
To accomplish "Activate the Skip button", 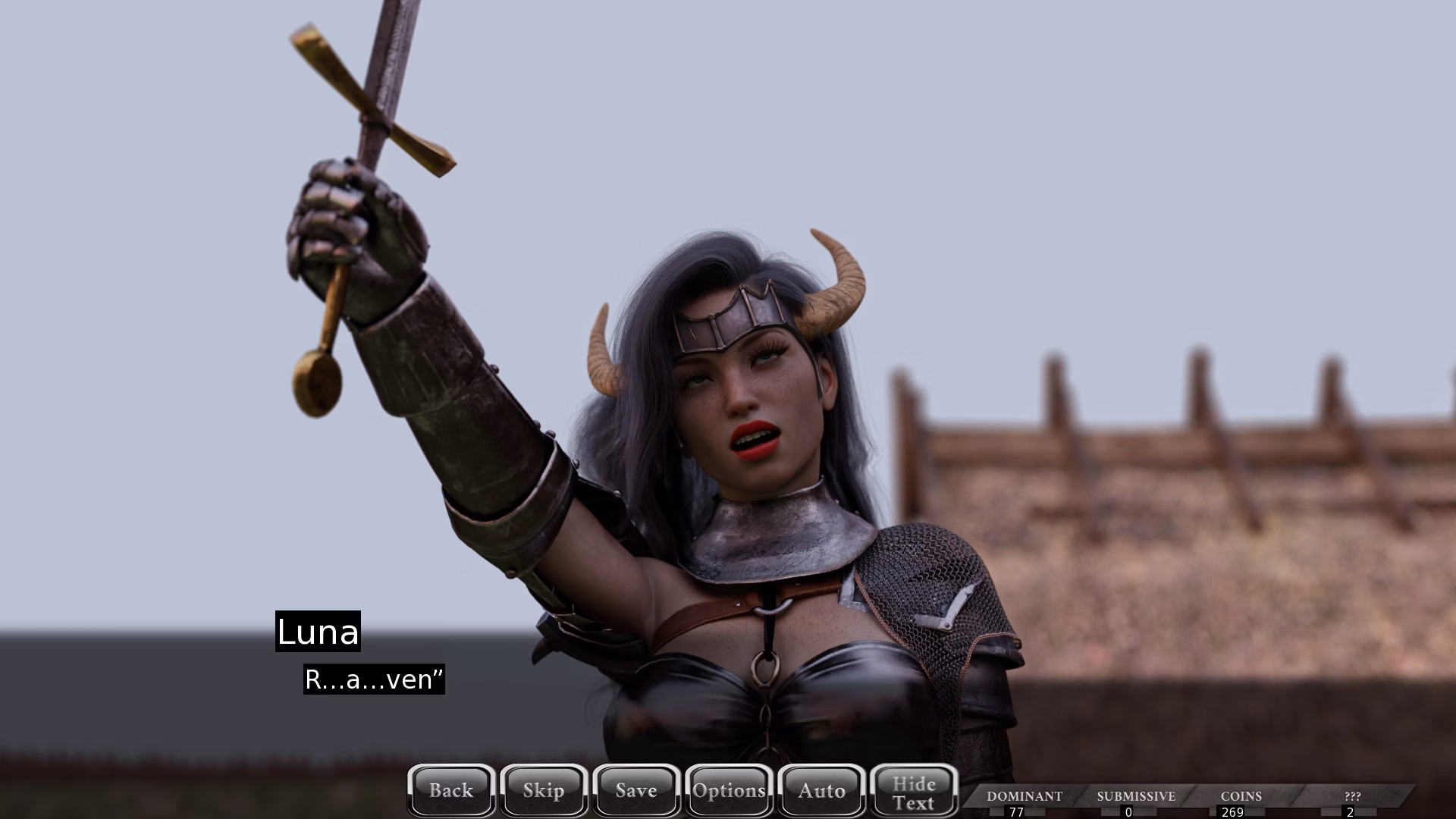I will coord(544,791).
